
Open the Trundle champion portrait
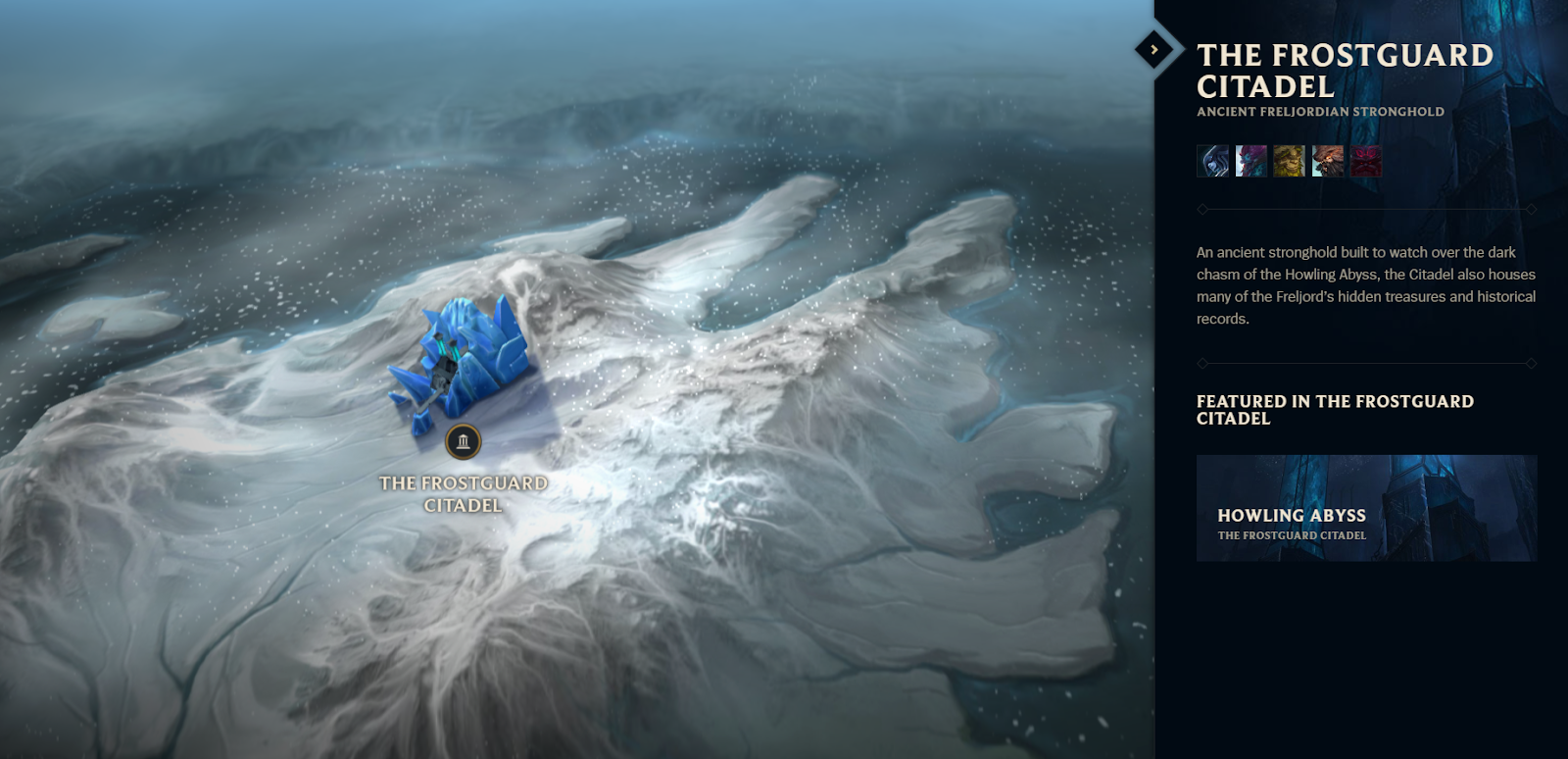[x=1249, y=161]
